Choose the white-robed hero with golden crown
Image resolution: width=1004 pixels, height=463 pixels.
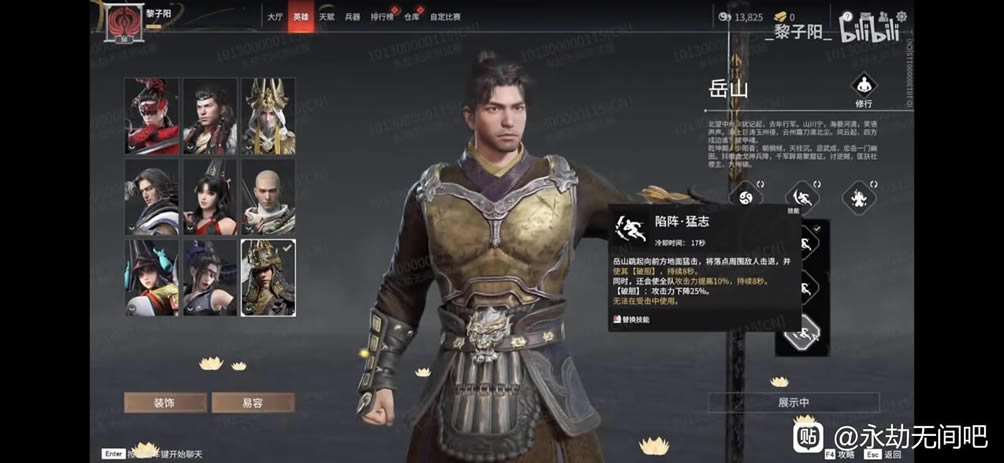(268, 116)
